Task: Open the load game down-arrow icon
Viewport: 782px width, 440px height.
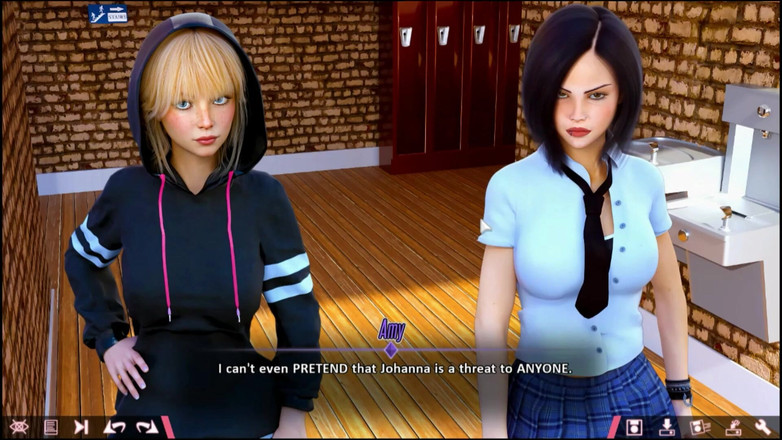Action: coord(667,427)
